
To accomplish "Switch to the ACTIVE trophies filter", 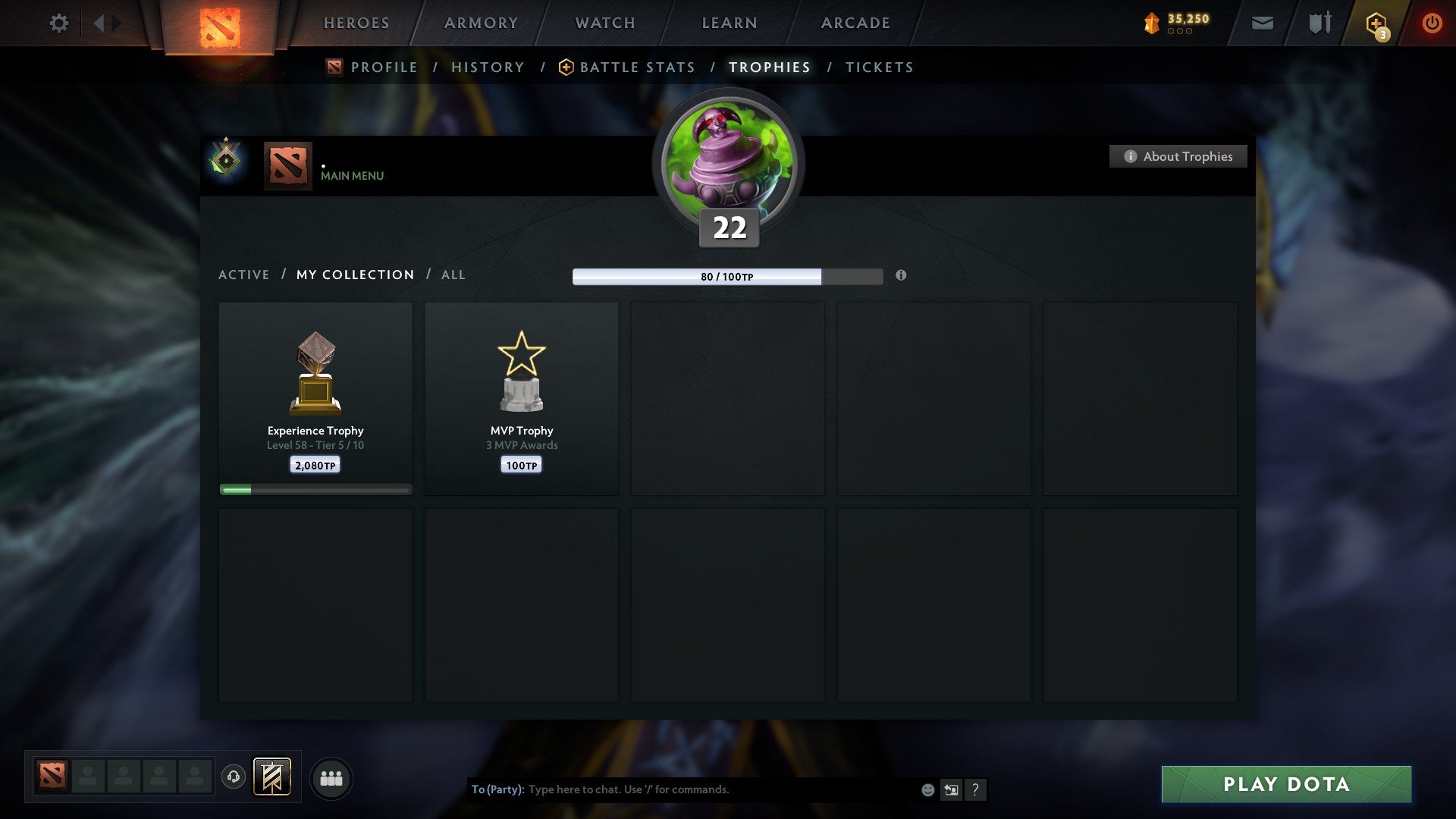I will point(244,275).
